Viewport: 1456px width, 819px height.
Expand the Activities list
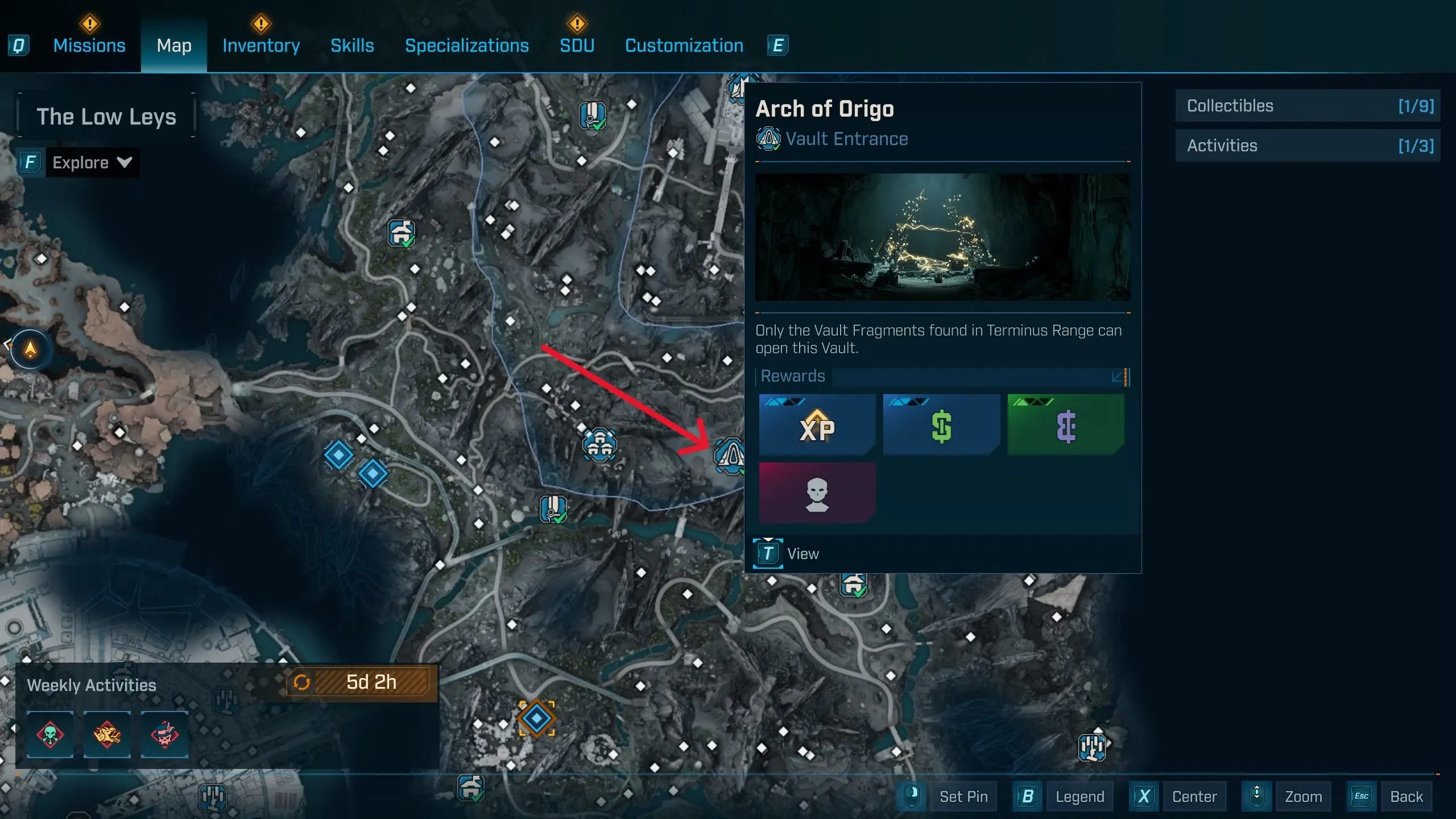1307,146
